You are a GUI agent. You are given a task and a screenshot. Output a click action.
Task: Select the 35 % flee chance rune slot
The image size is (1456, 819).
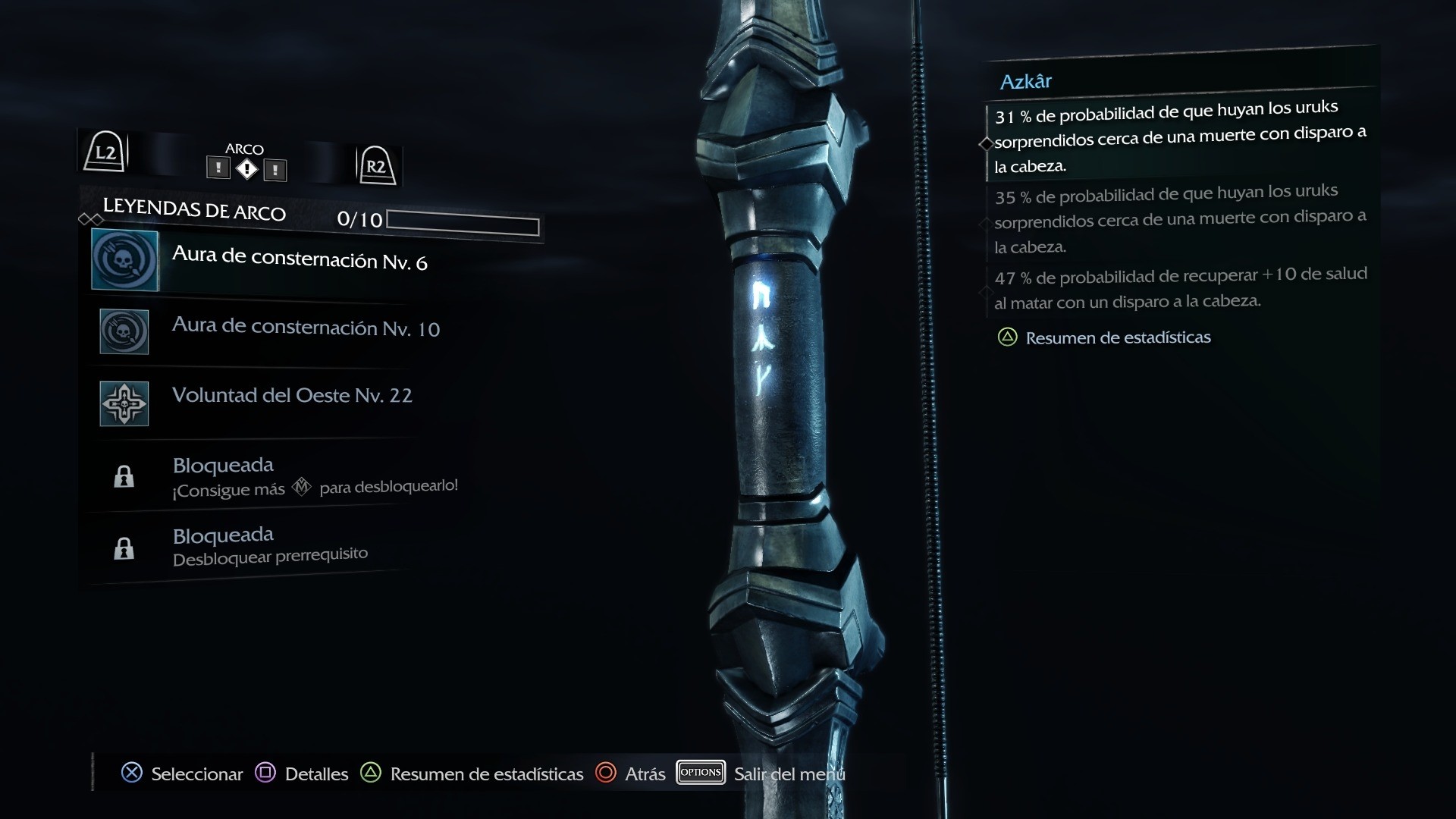coord(1179,218)
